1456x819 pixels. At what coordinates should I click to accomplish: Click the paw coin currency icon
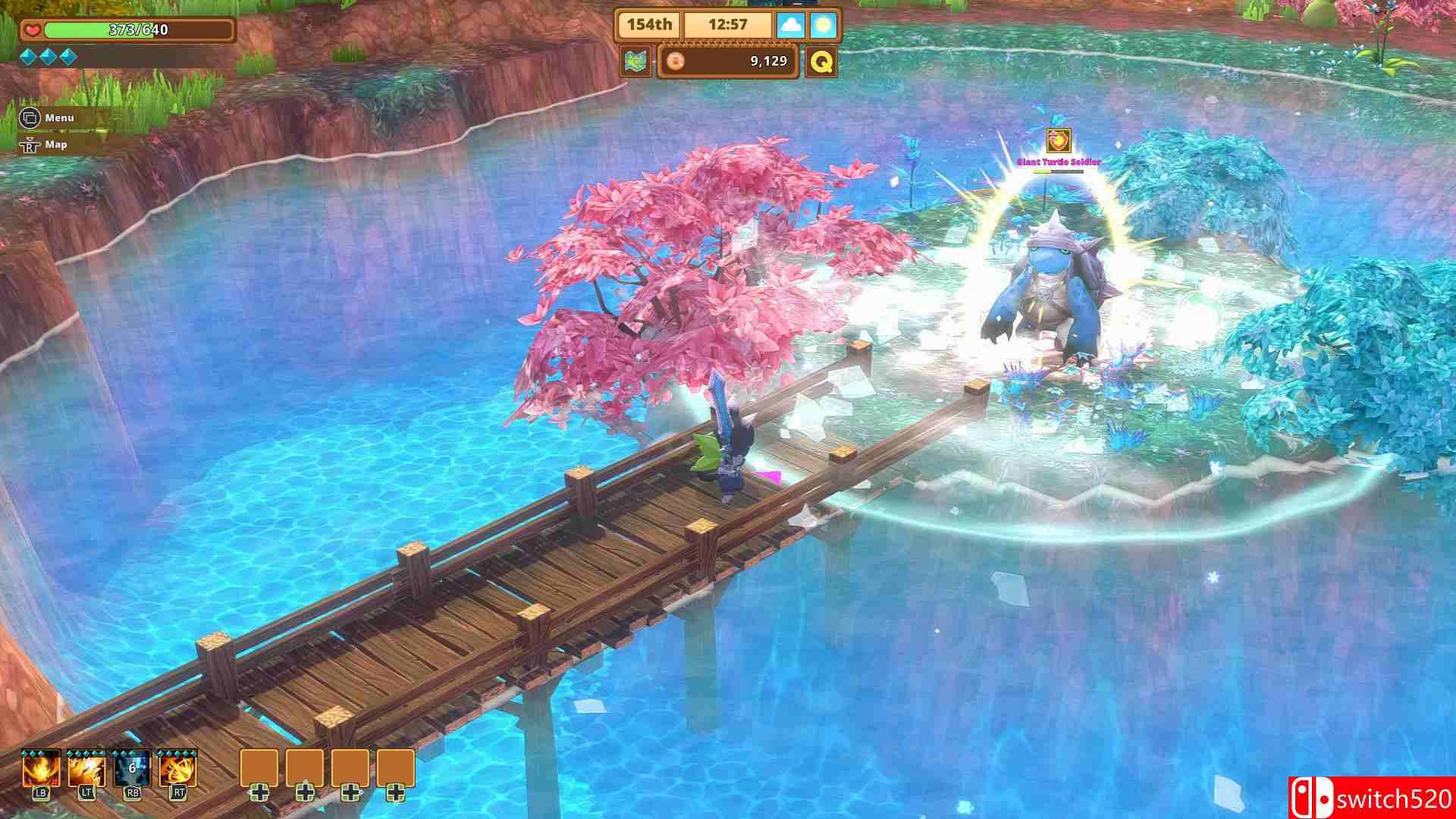click(x=676, y=61)
